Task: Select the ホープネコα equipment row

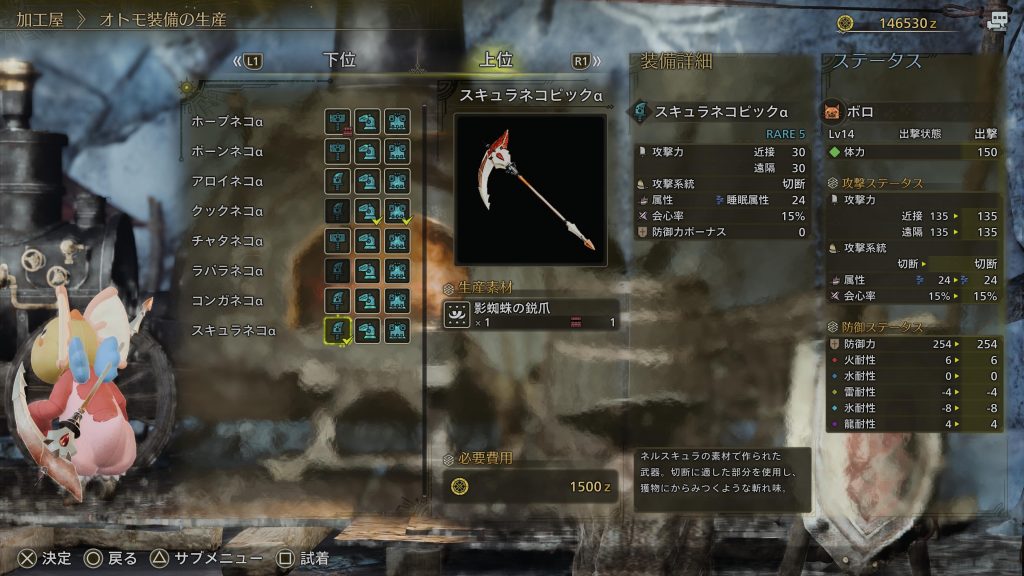Action: coord(228,122)
